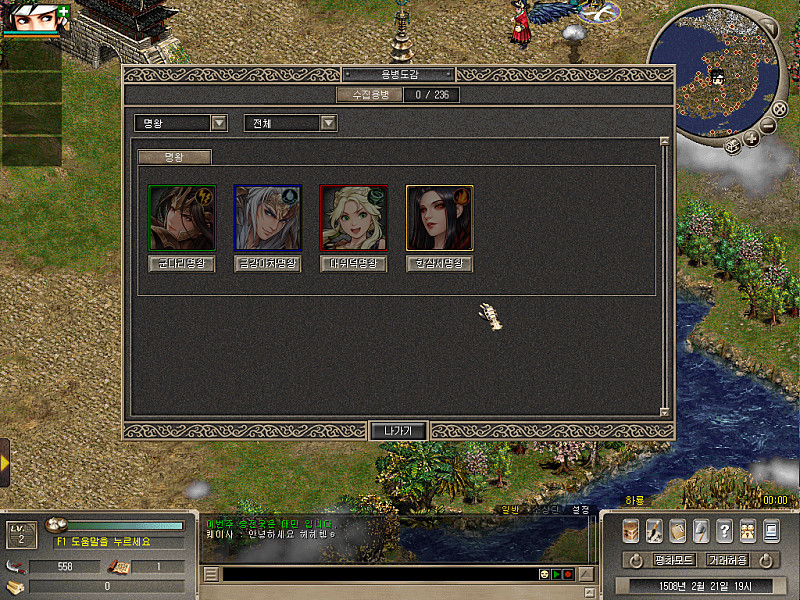800x600 pixels.
Task: Pick the blonde 대위덕명왕 portrait
Action: pos(353,217)
